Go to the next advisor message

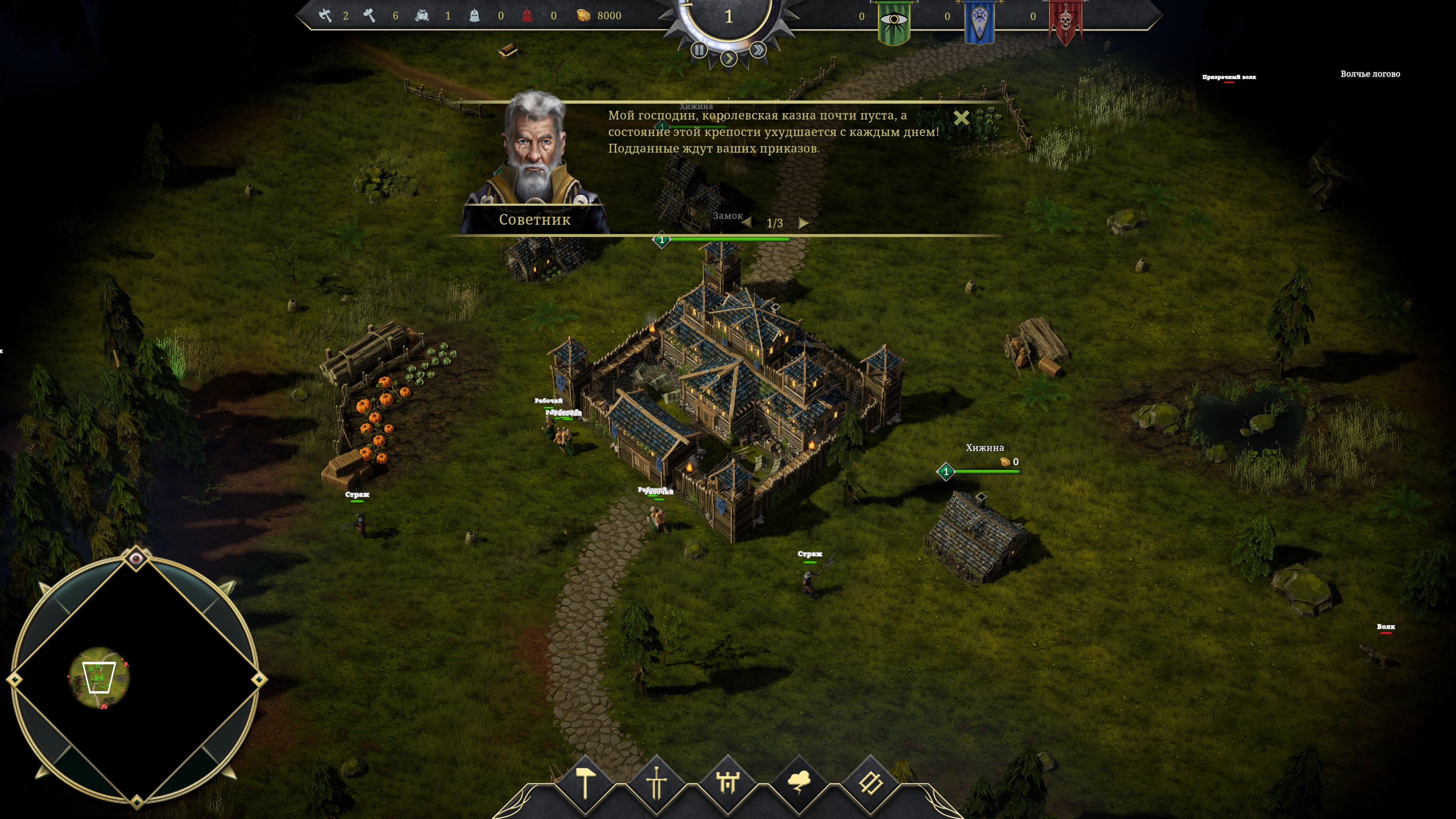point(803,223)
